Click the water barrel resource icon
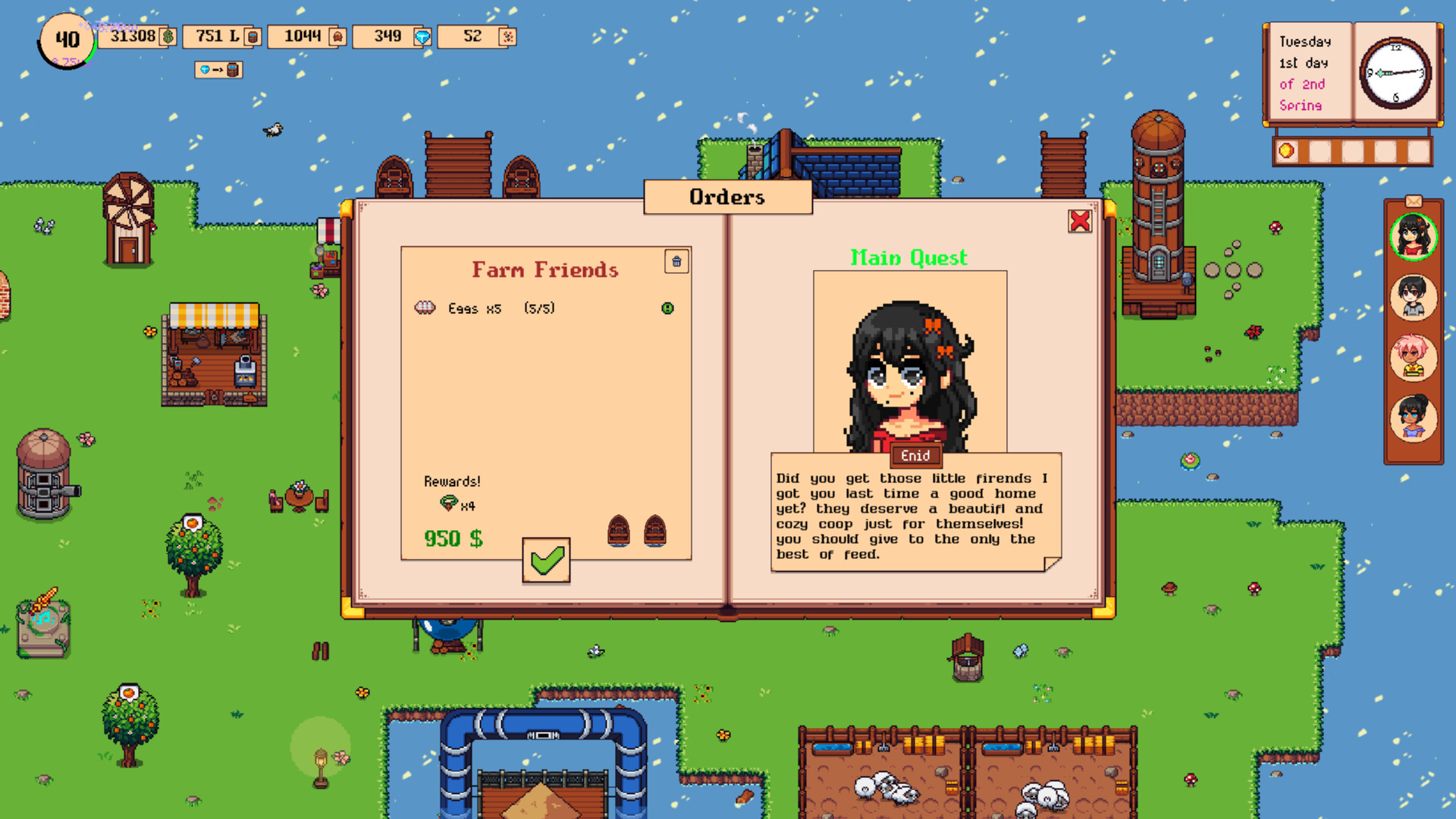This screenshot has height=819, width=1456. [253, 36]
